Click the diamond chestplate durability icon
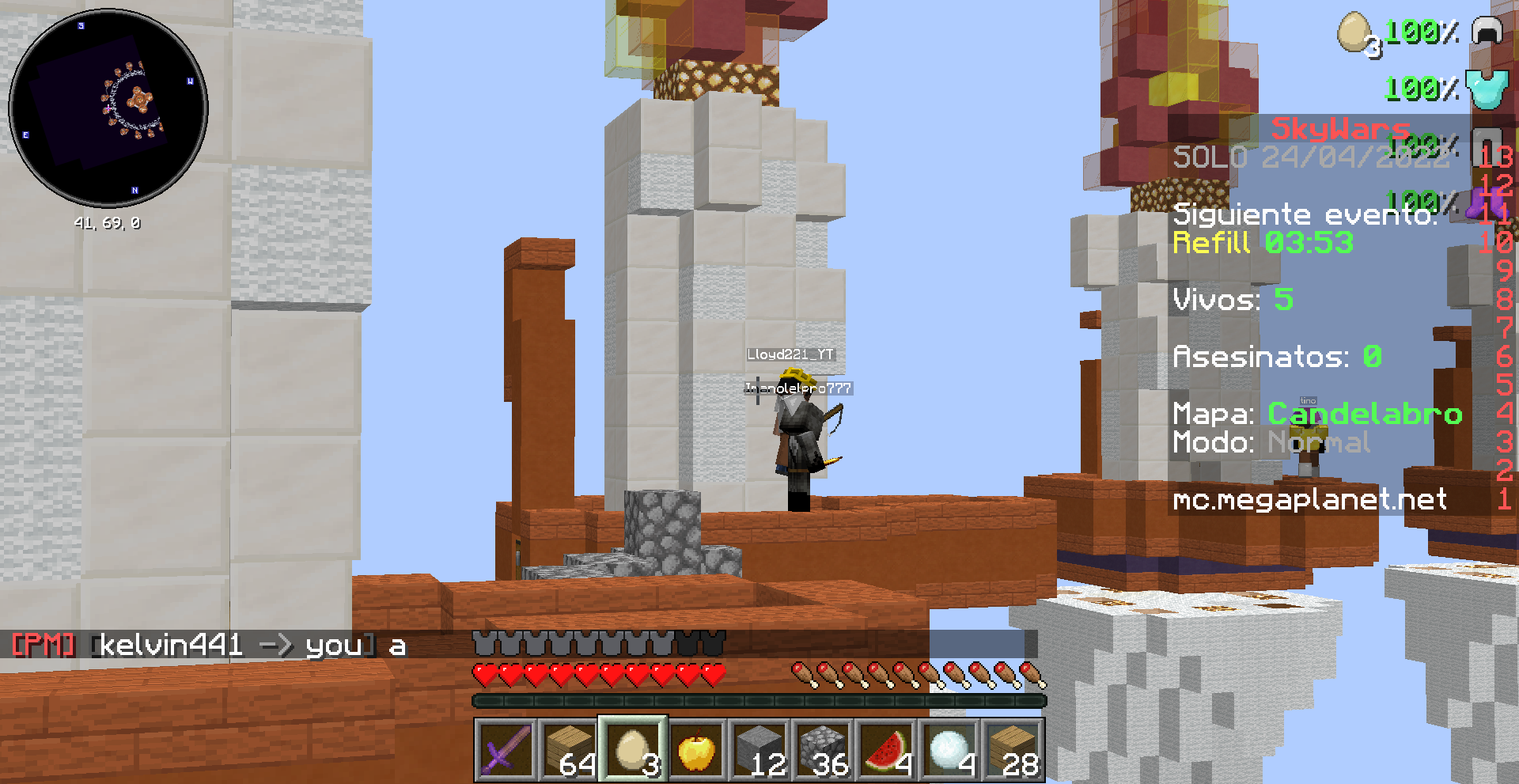The image size is (1519, 784). pos(1487,87)
